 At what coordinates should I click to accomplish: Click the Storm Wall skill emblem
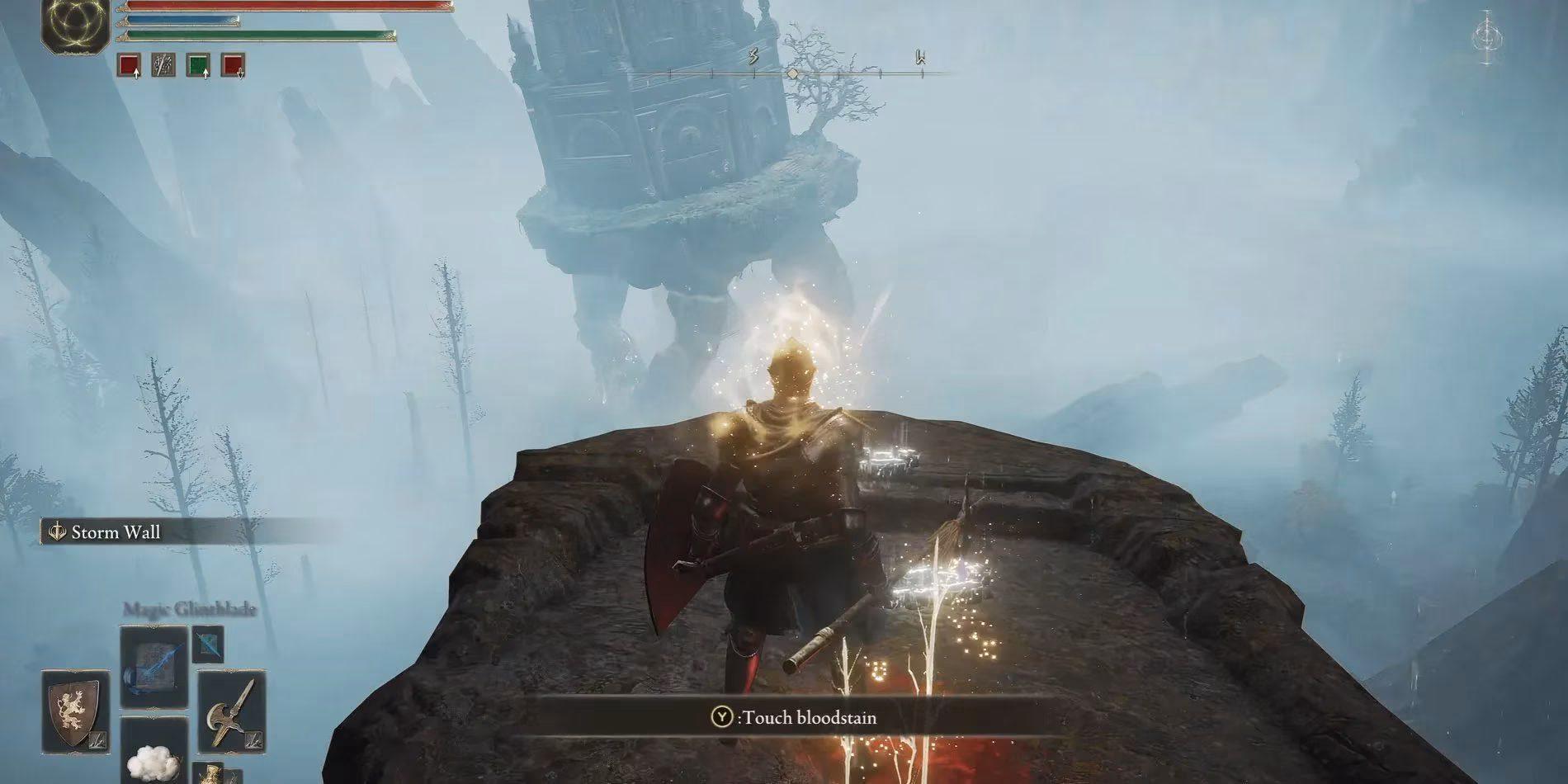(56, 532)
